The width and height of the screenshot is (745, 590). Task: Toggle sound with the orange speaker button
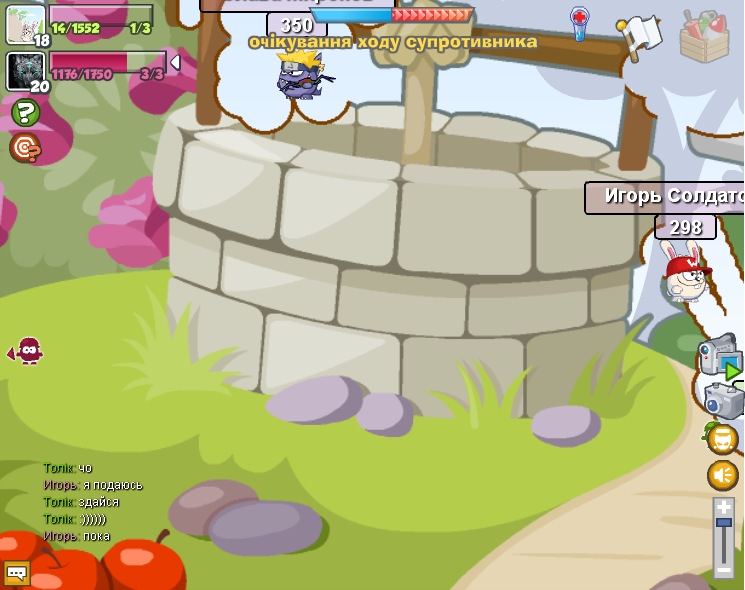[723, 475]
